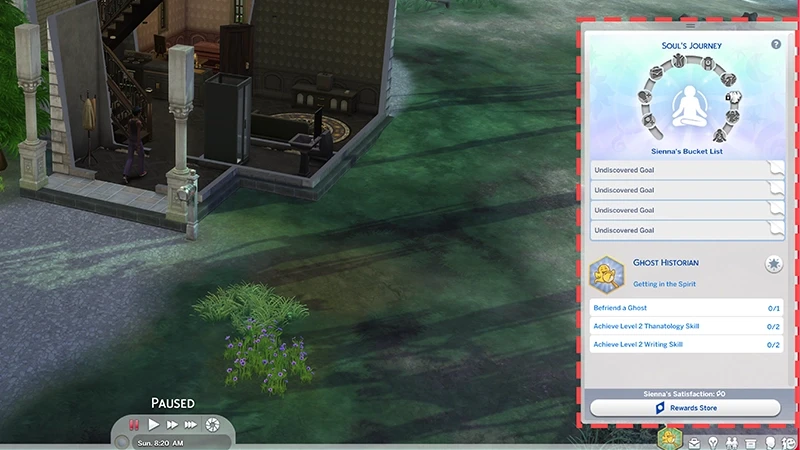The height and width of the screenshot is (450, 800).
Task: Open the relationships panel
Action: (733, 442)
